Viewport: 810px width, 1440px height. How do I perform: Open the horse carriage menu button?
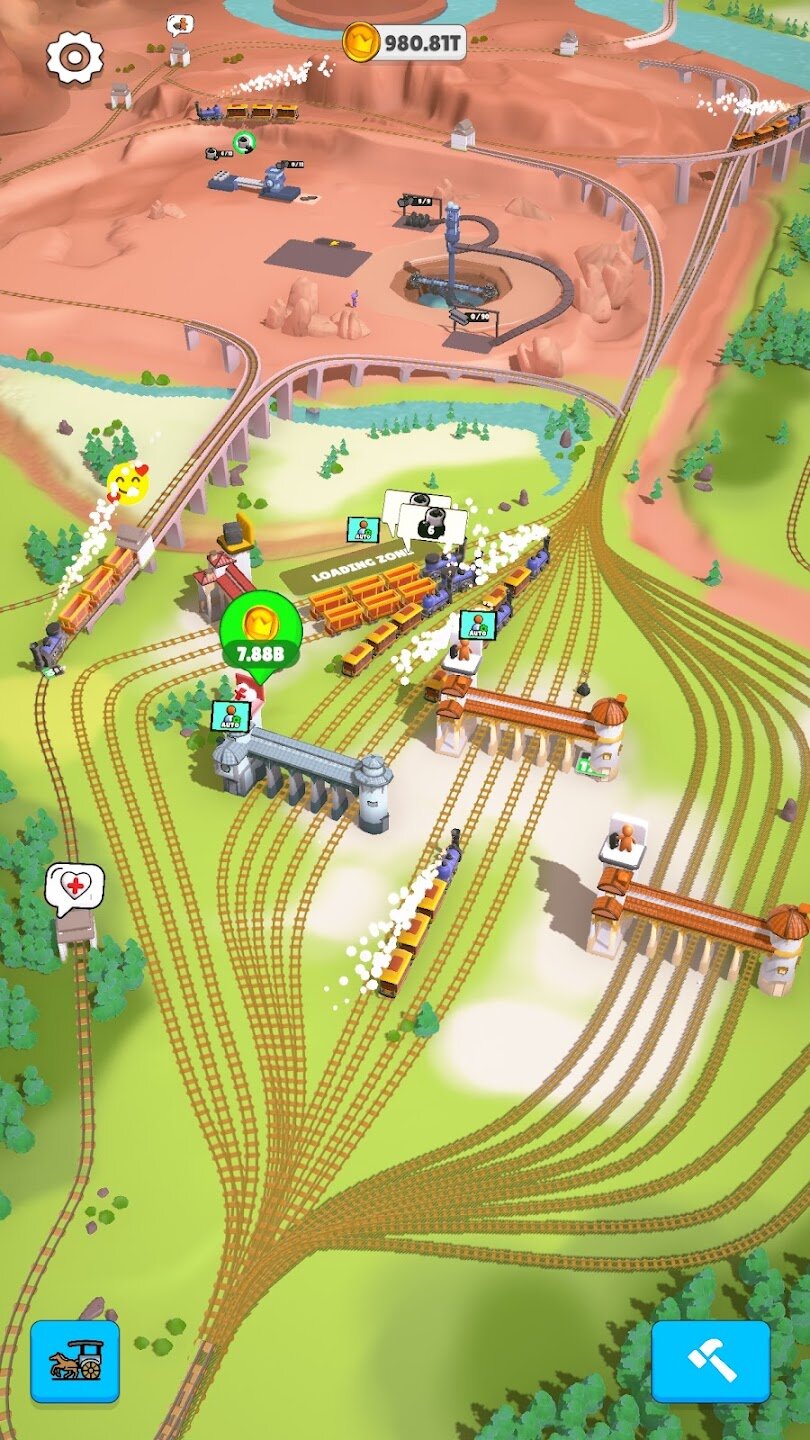(x=75, y=1361)
